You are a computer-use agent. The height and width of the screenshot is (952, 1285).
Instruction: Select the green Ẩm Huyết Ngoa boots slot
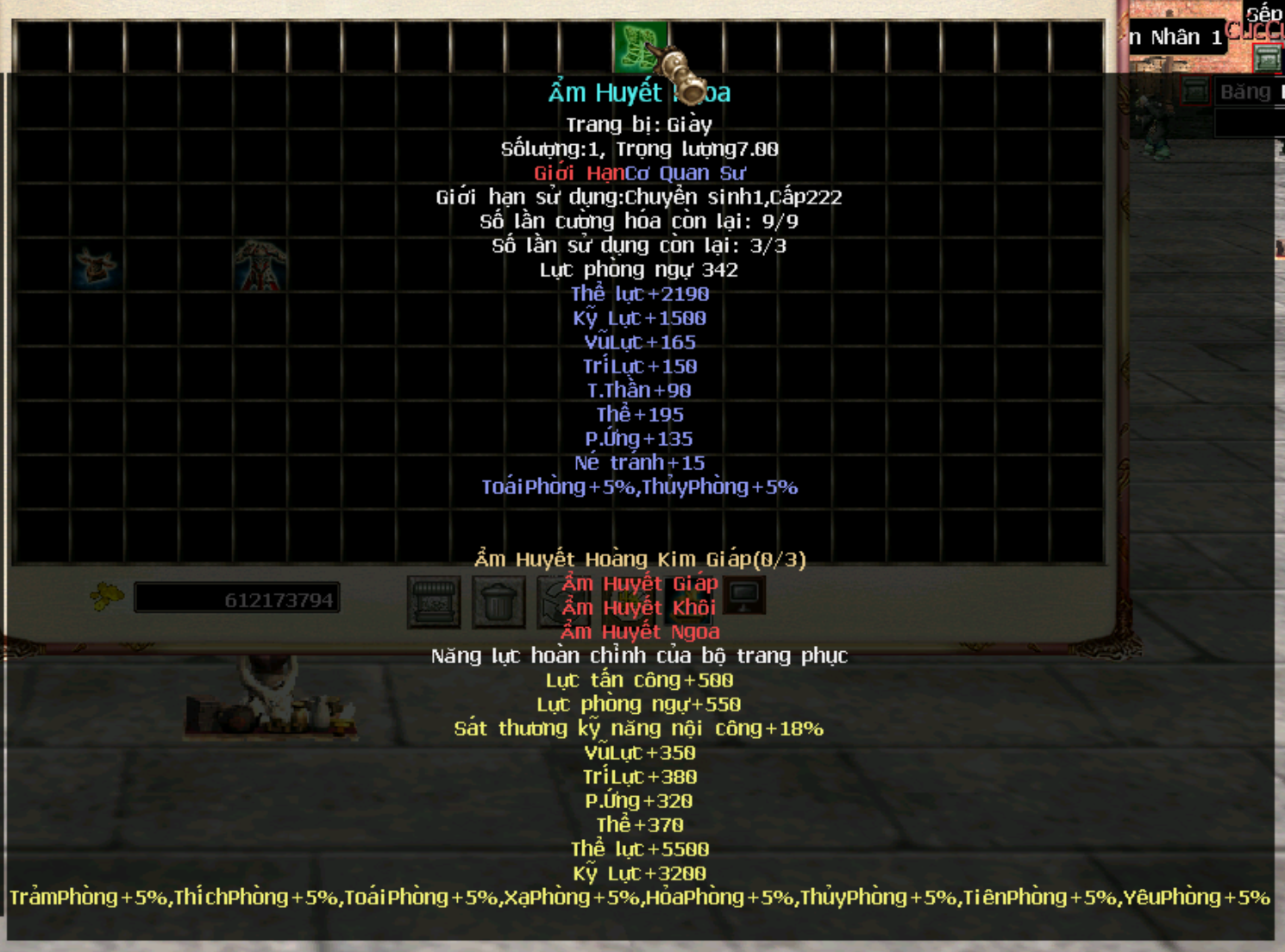click(639, 47)
